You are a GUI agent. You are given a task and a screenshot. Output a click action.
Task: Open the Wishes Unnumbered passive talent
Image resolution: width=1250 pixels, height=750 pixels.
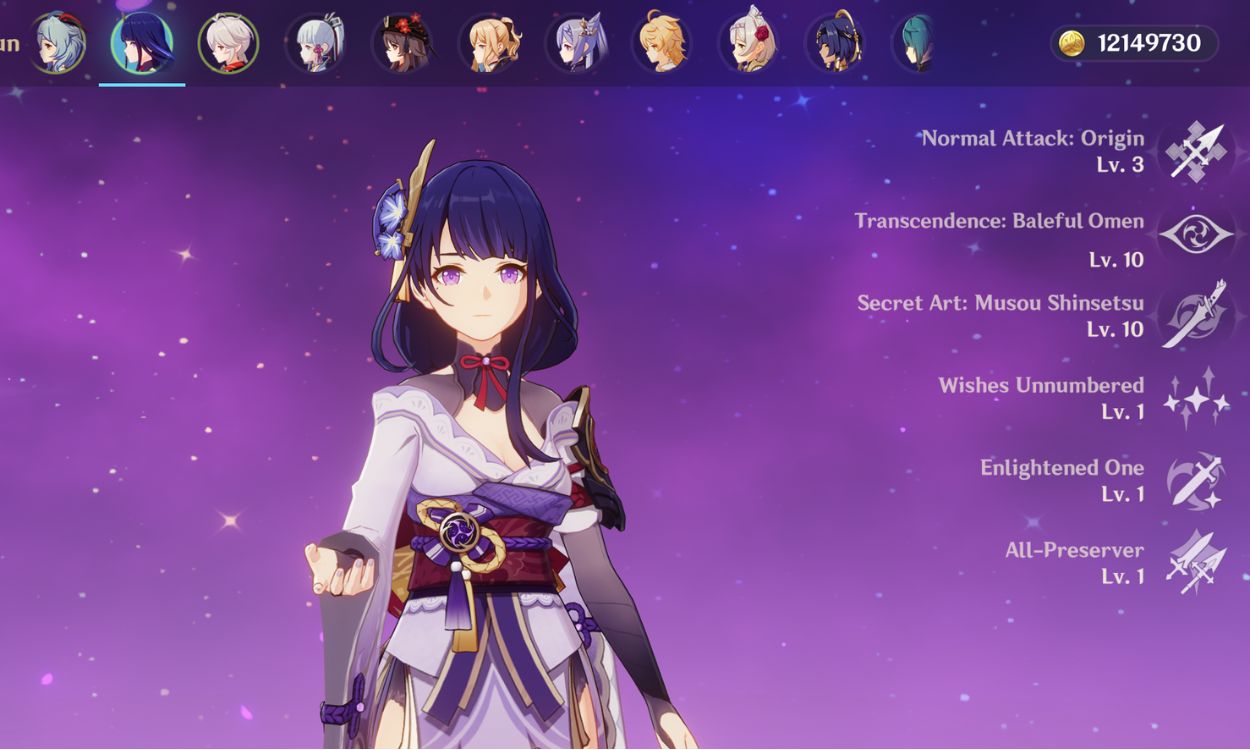tap(1195, 398)
